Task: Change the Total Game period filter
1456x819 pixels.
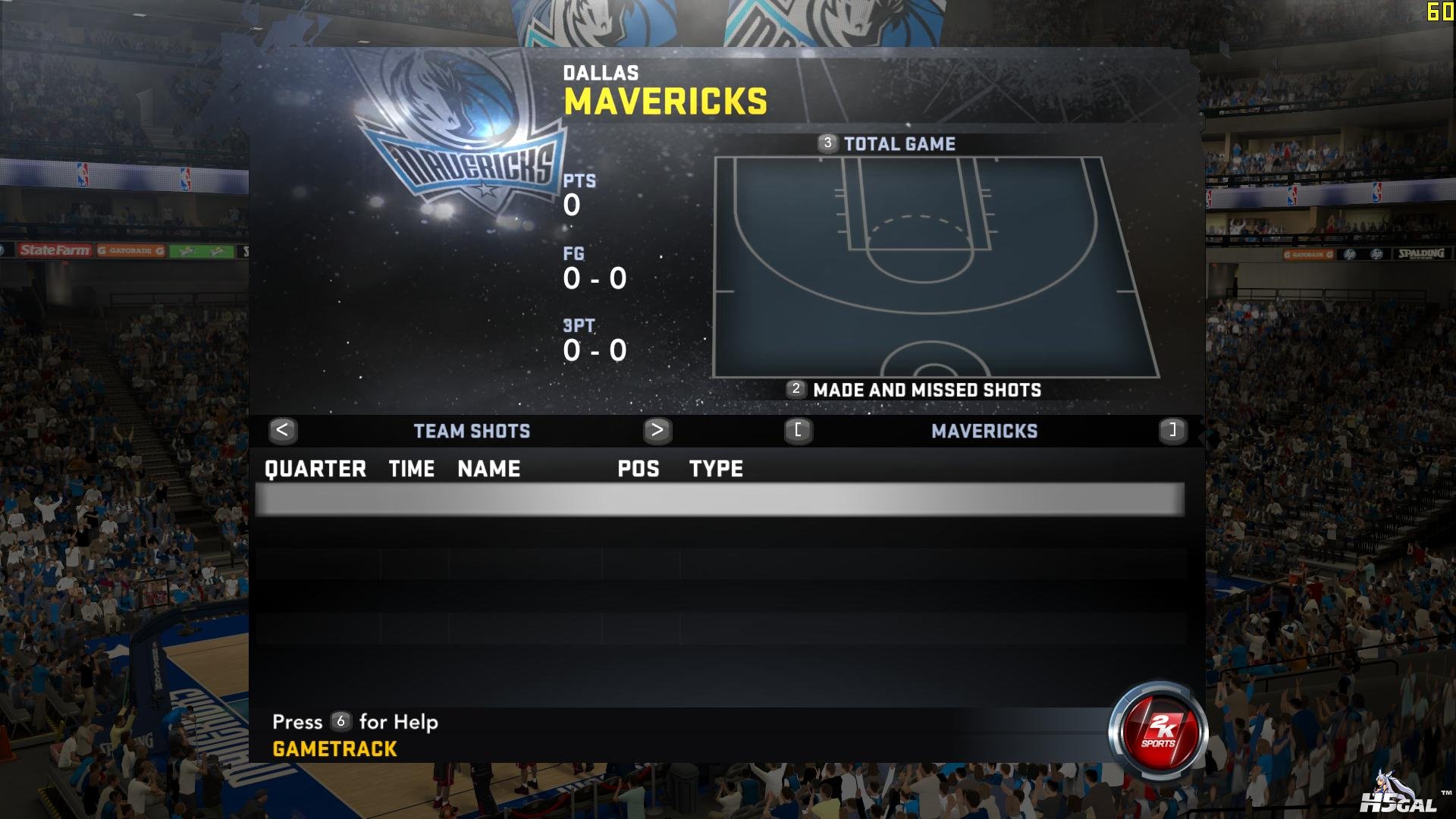Action: (899, 144)
